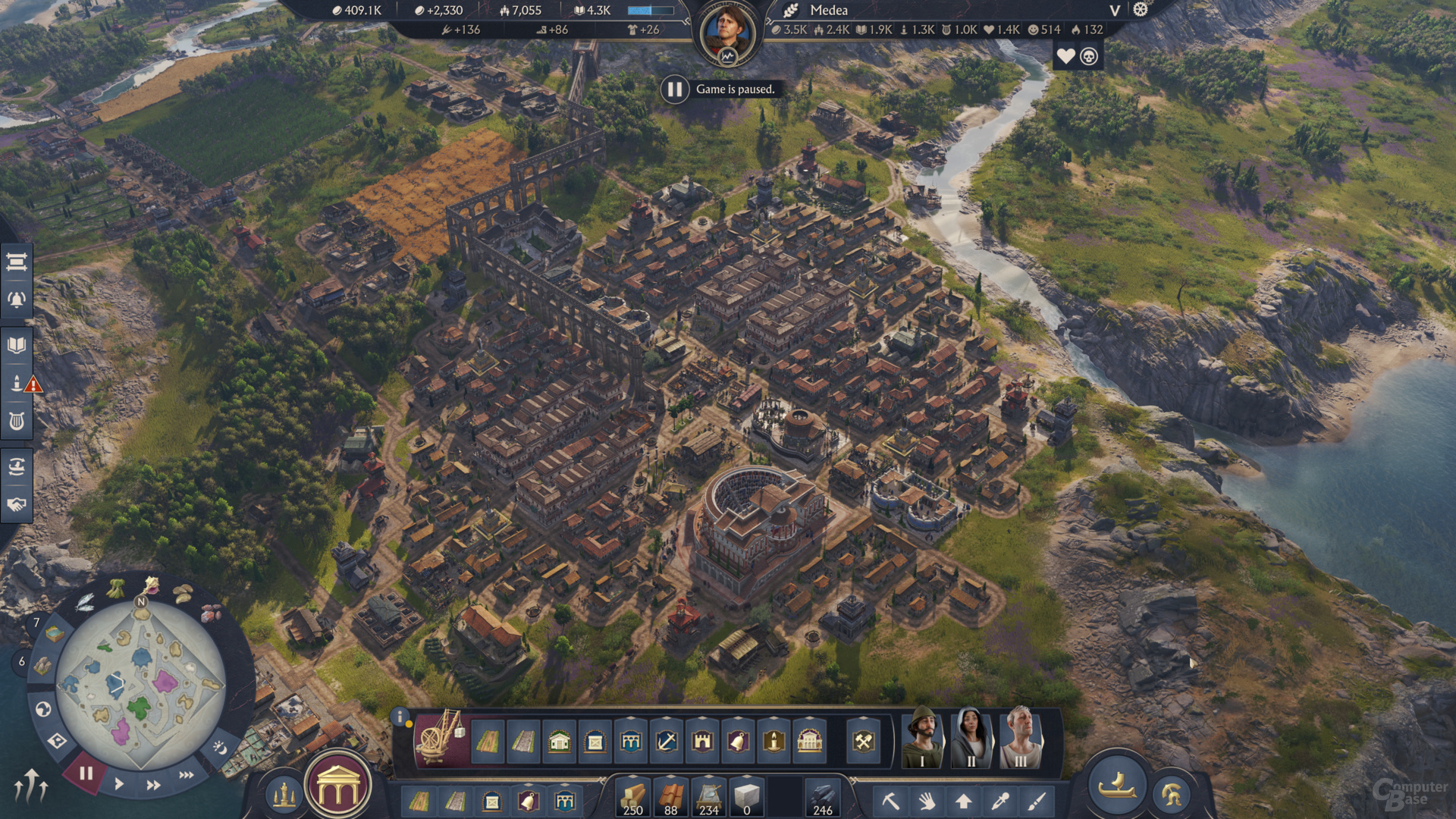Activate the pickaxe demolish tool

click(x=890, y=801)
